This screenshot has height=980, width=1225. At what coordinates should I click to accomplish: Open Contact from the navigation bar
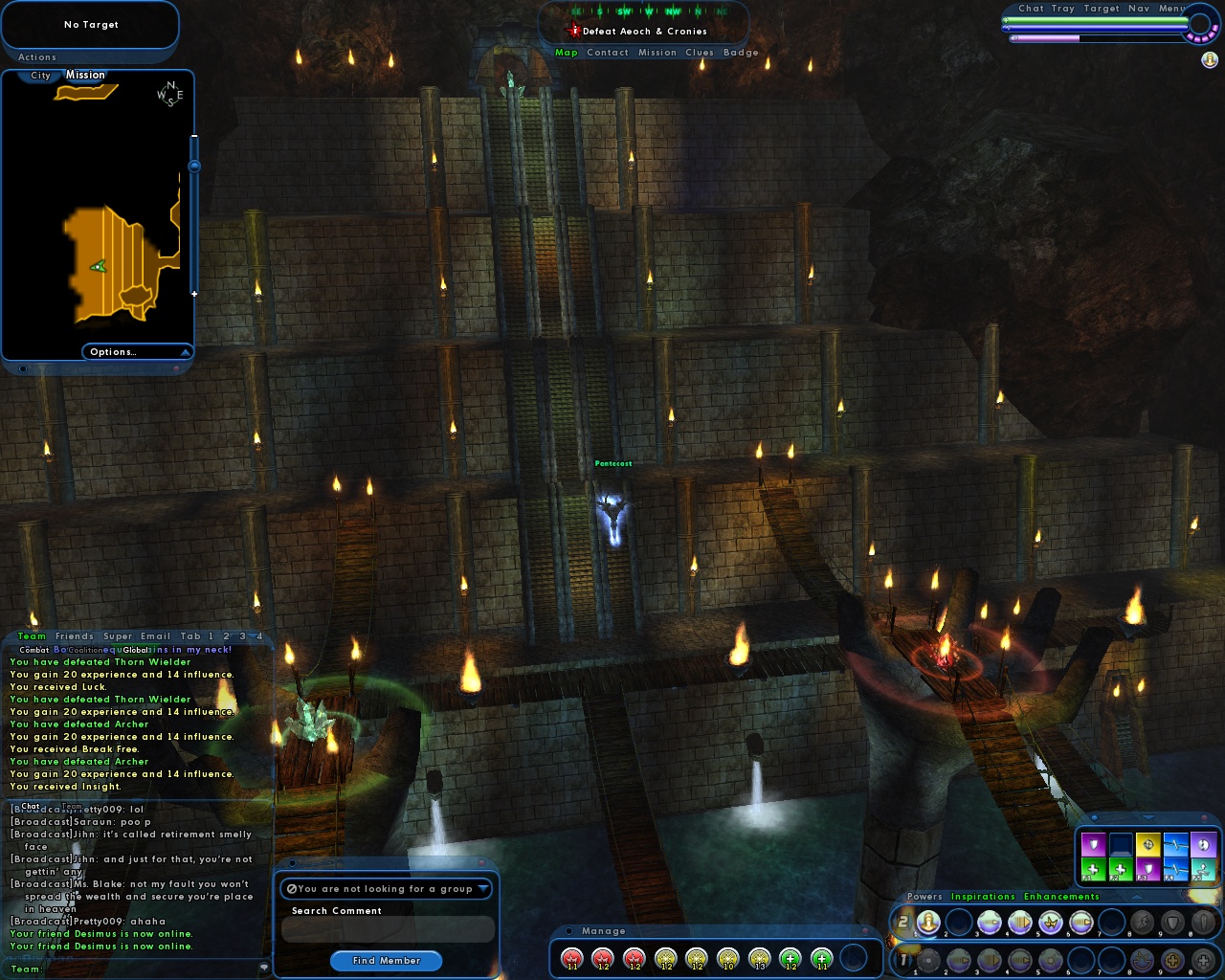[x=608, y=53]
